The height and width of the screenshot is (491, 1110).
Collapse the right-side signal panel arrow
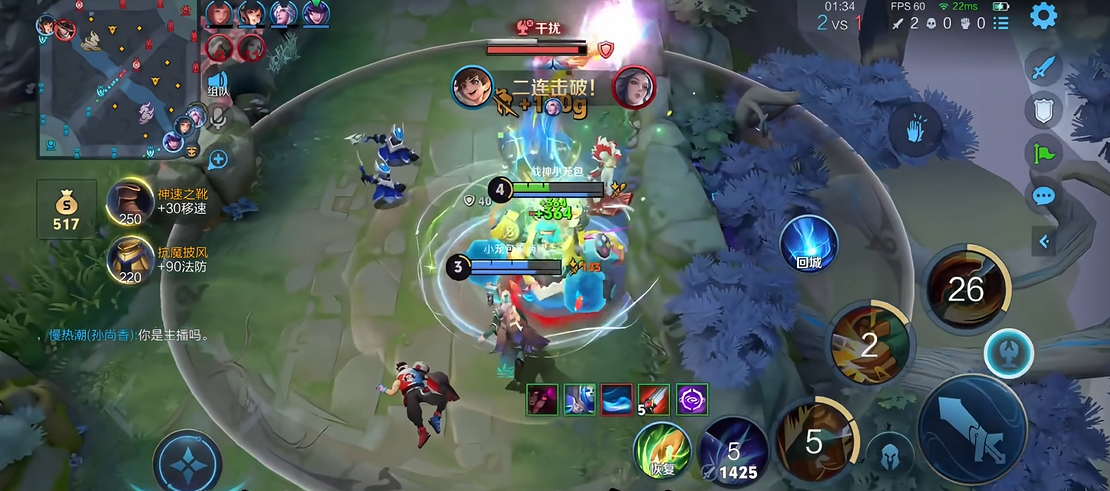click(x=1044, y=241)
